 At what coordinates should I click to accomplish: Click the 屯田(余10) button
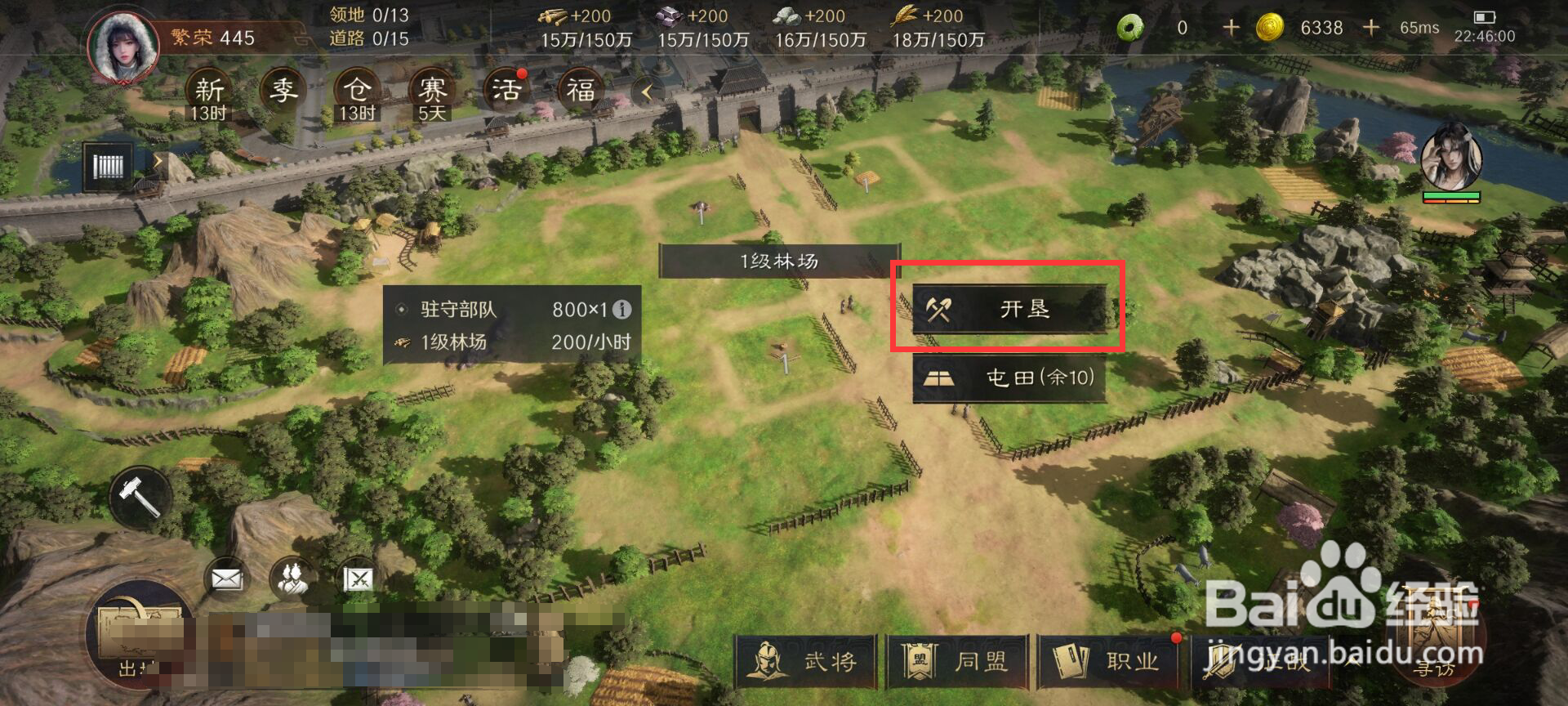coord(1009,378)
